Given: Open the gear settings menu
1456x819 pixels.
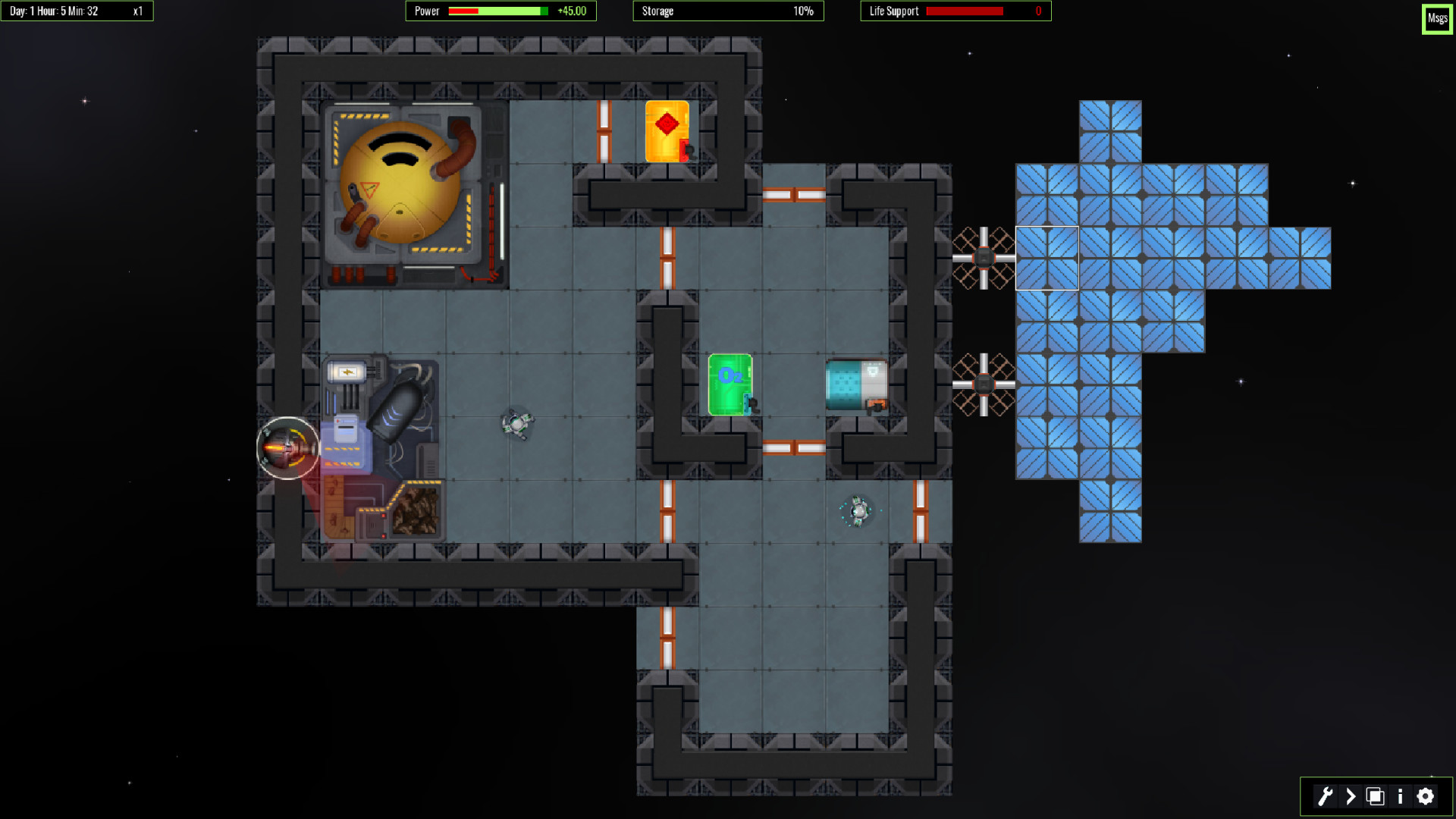Looking at the screenshot, I should point(1426,797).
